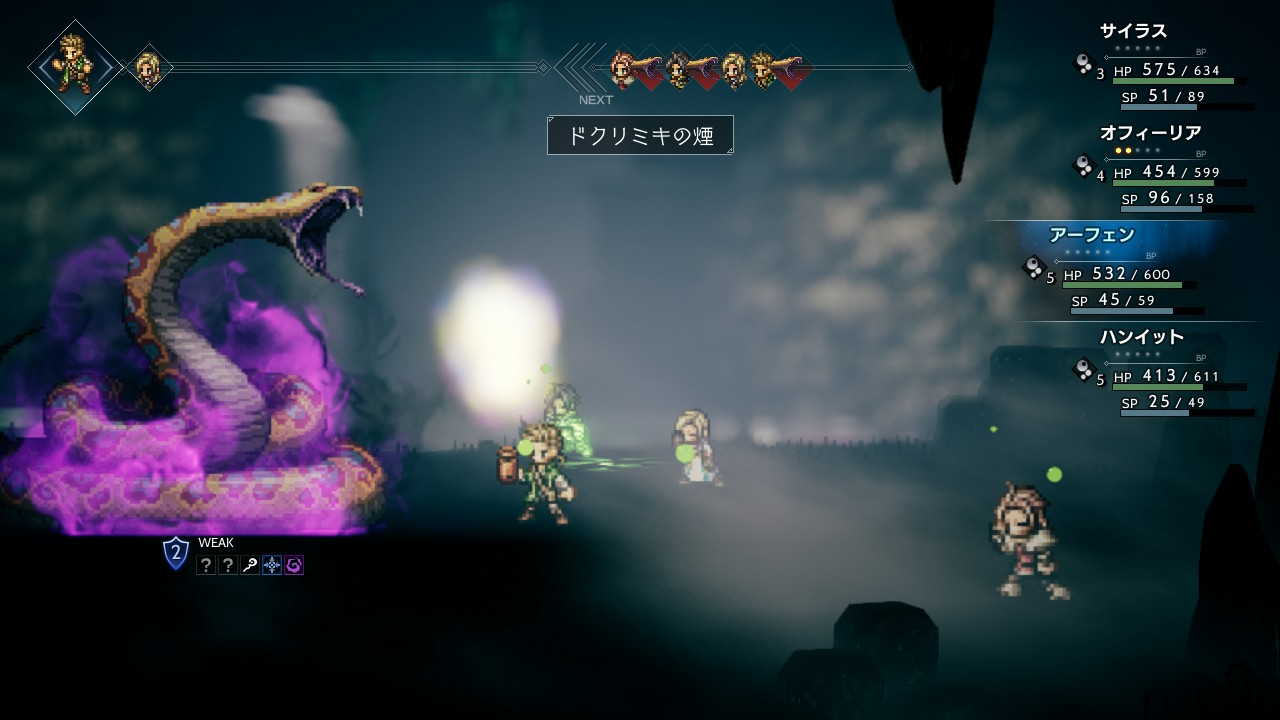
Task: Select the small blonde portrait next in current turn order
Action: click(148, 68)
